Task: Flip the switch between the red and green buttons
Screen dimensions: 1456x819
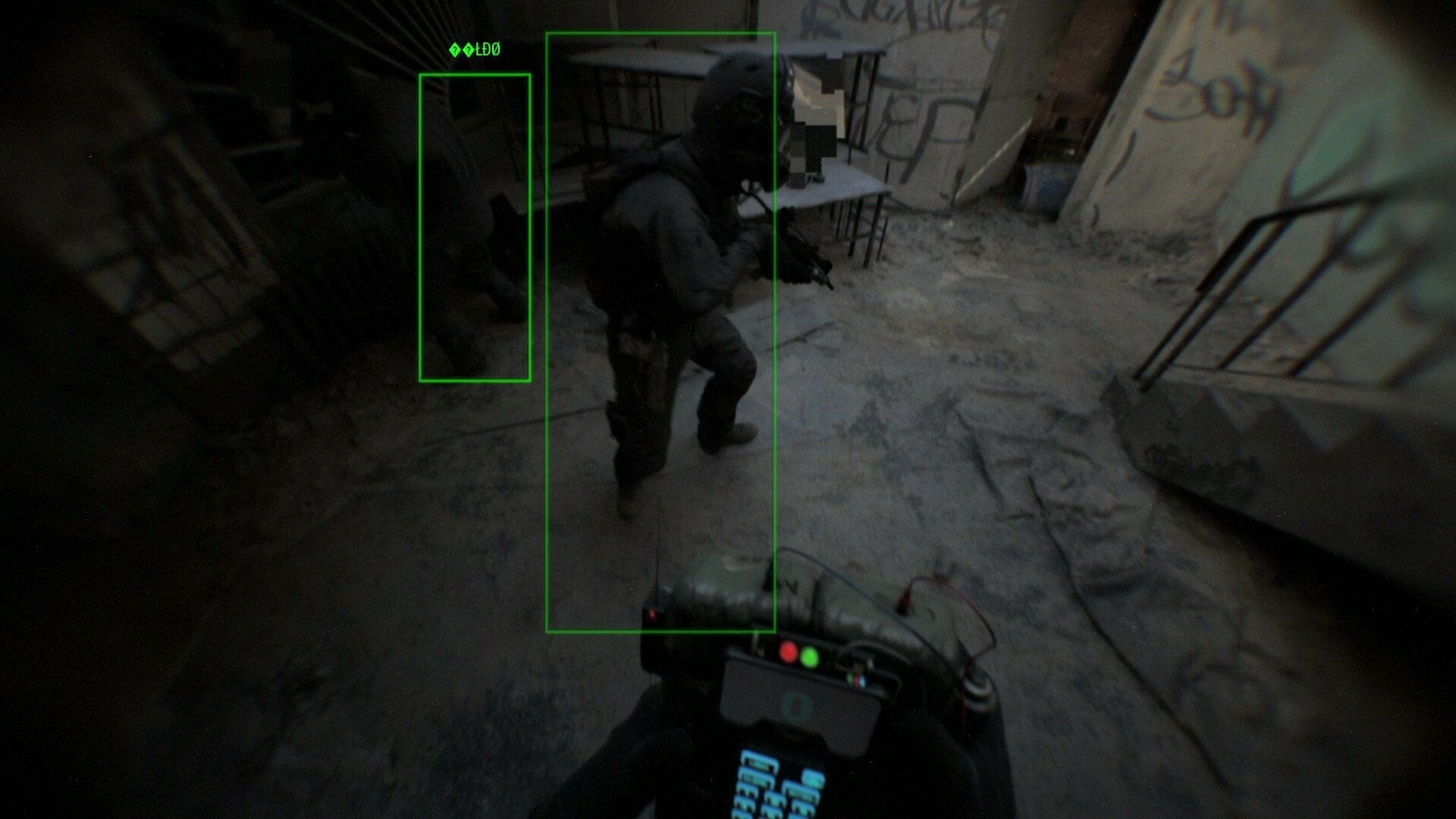Action: tap(800, 655)
